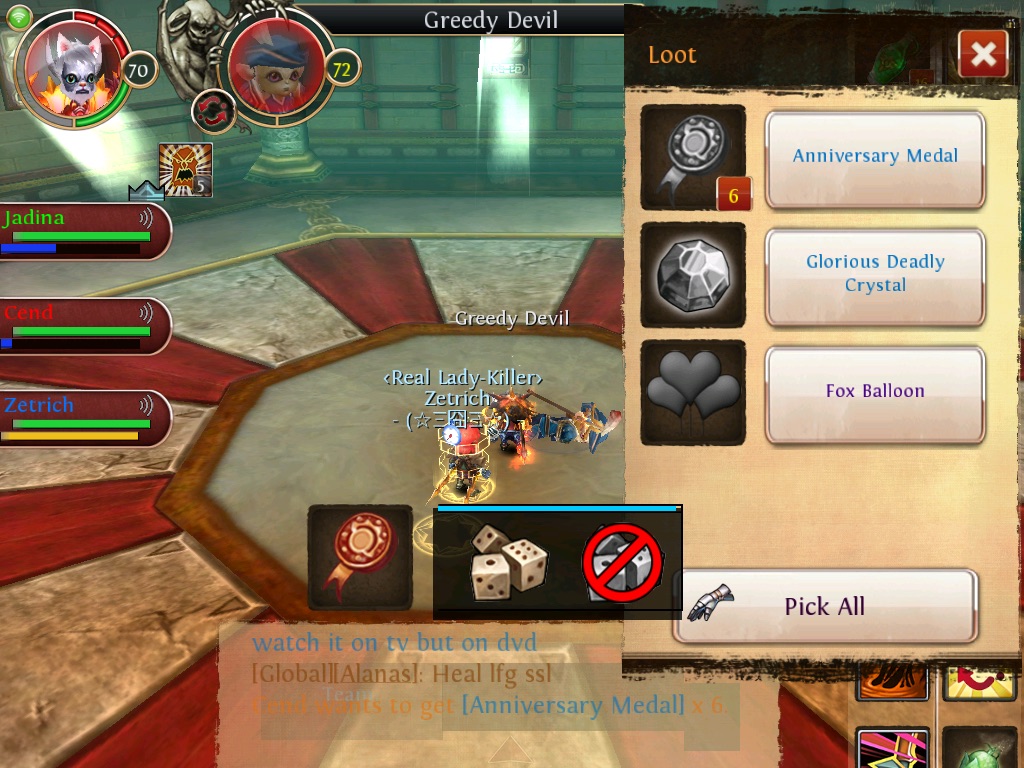Click the target switch arrows icon
This screenshot has width=1024, height=768.
click(213, 111)
